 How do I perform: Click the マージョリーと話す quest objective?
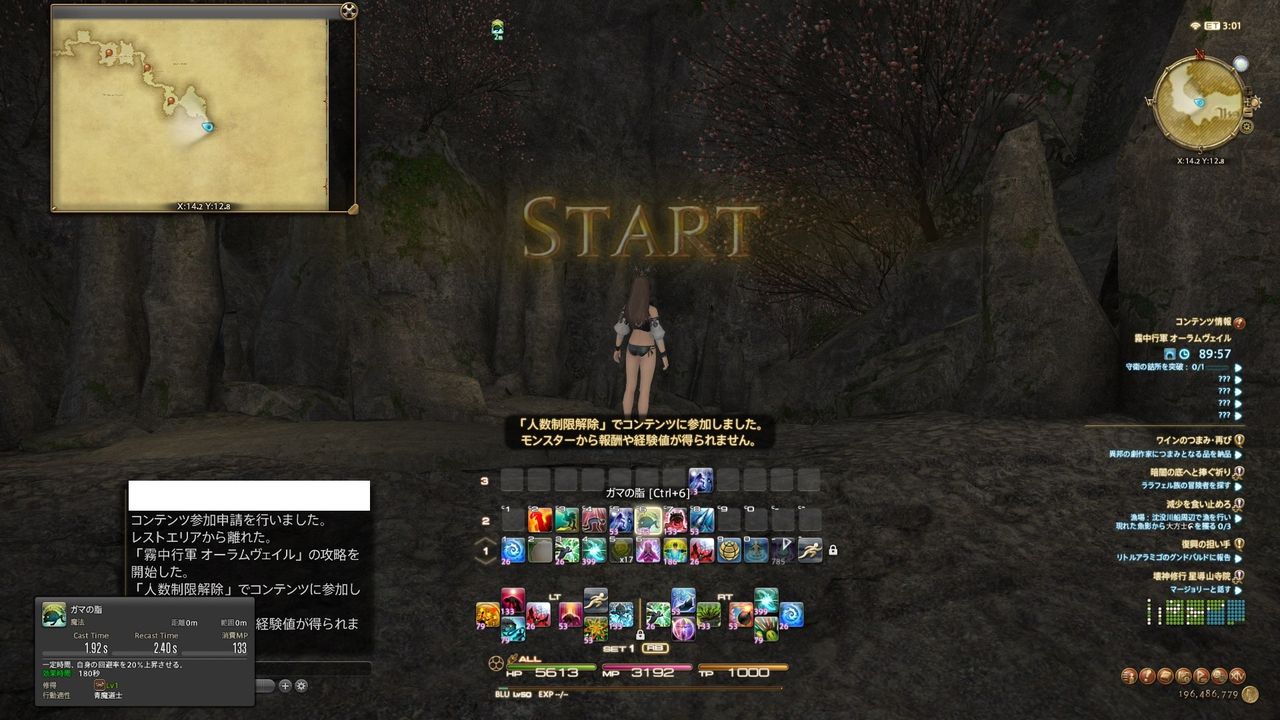pos(1199,590)
